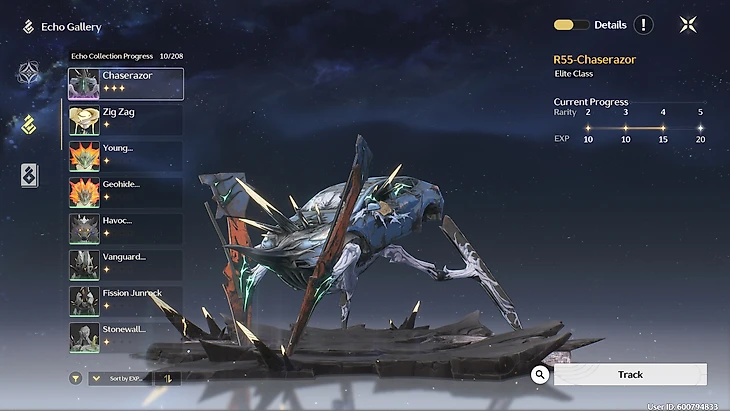730x411 pixels.
Task: Click the magnifier icon beside Track
Action: click(540, 374)
